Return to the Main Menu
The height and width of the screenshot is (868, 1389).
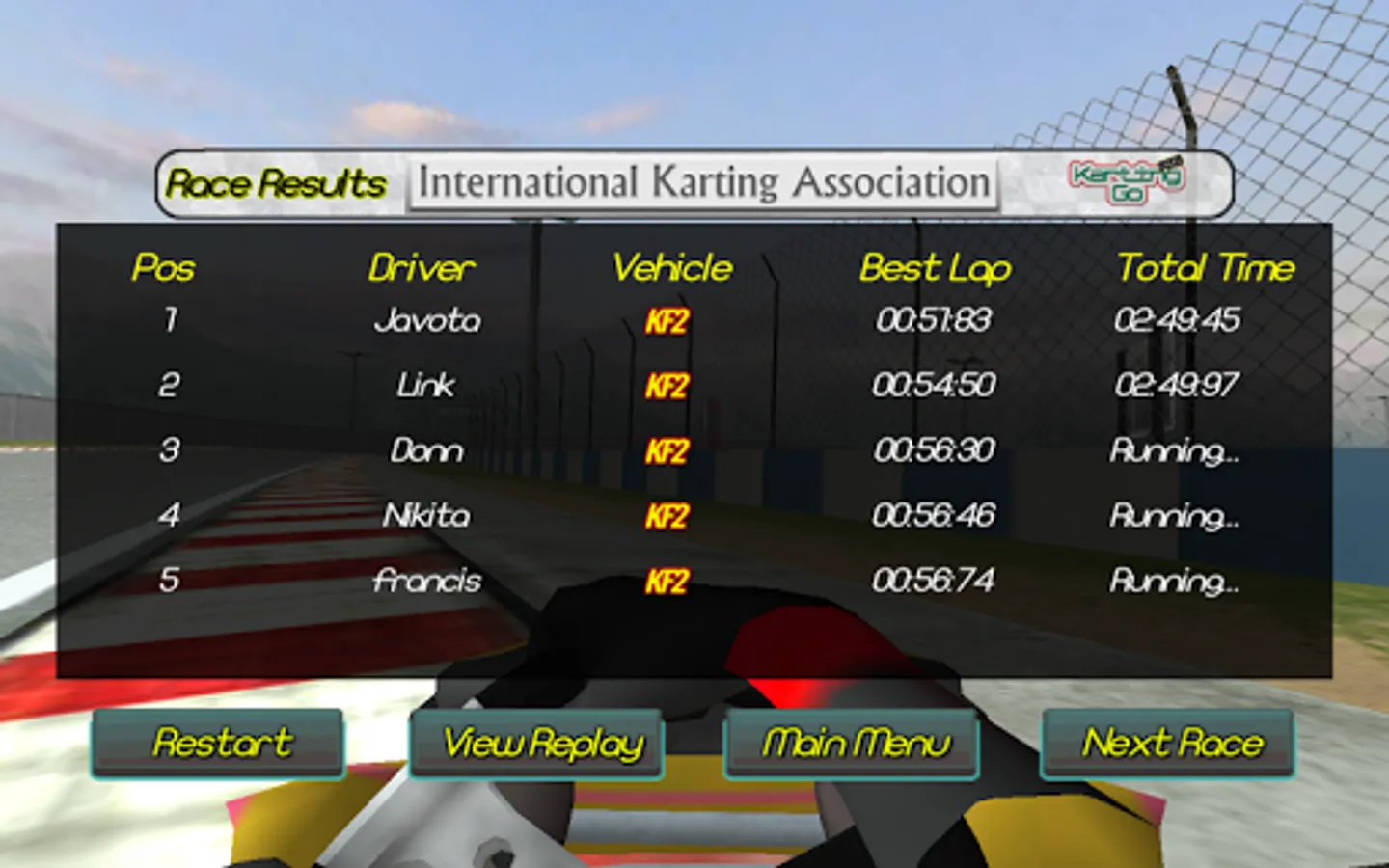(853, 744)
